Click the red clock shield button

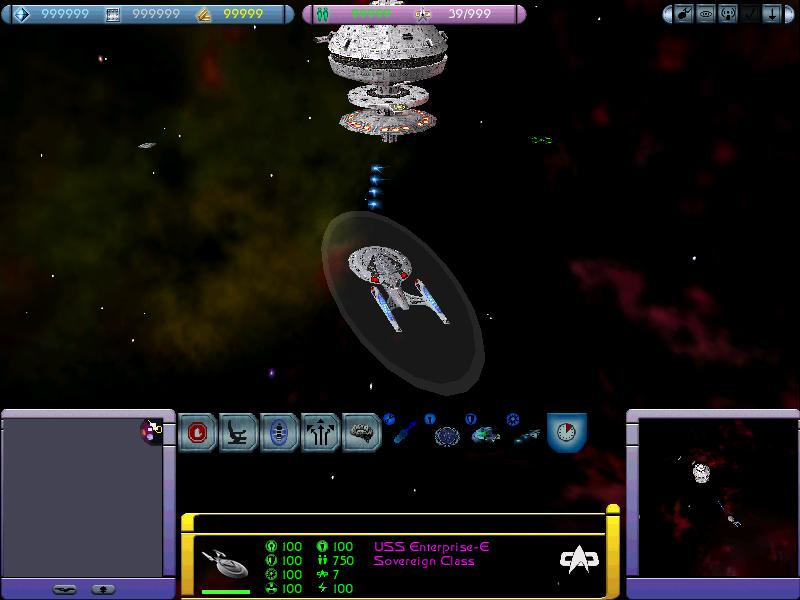[567, 433]
